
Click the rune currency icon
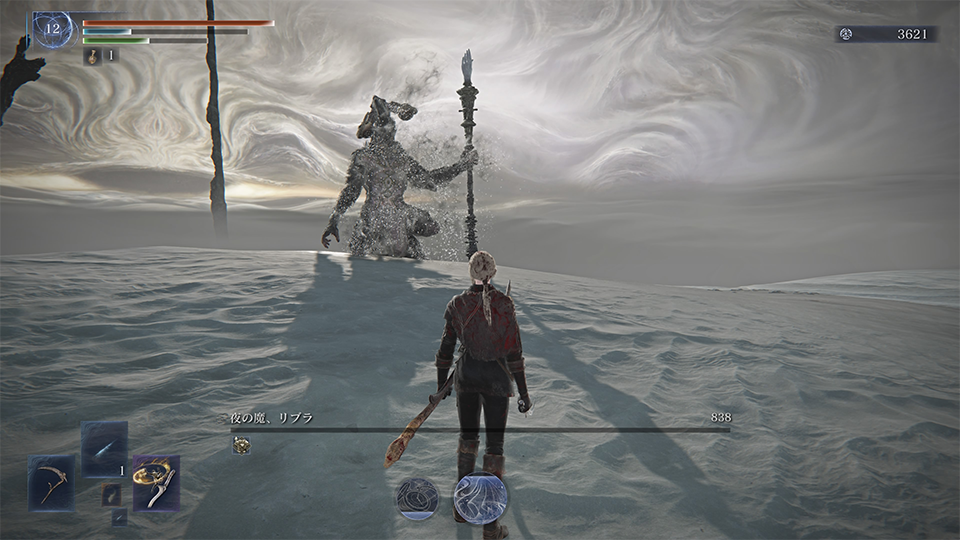click(x=847, y=34)
